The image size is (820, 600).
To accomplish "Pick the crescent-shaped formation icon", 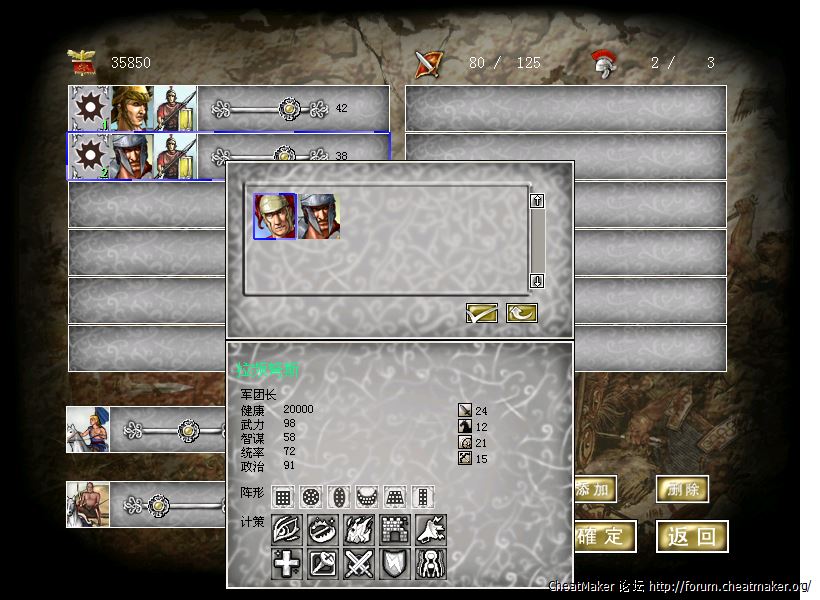I will (367, 496).
